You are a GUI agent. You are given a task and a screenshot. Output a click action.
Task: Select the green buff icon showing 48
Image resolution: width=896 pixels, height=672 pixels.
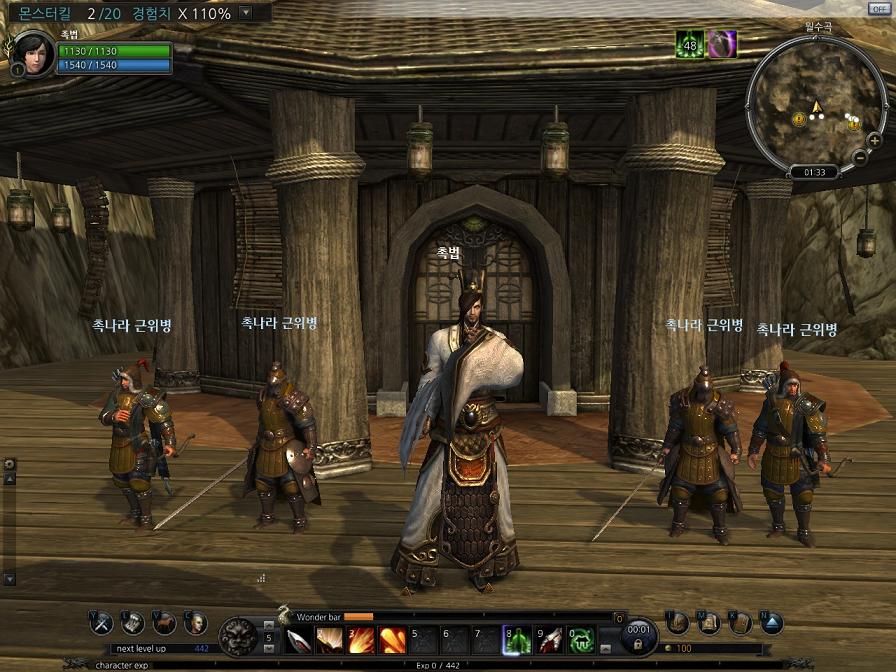tap(689, 44)
